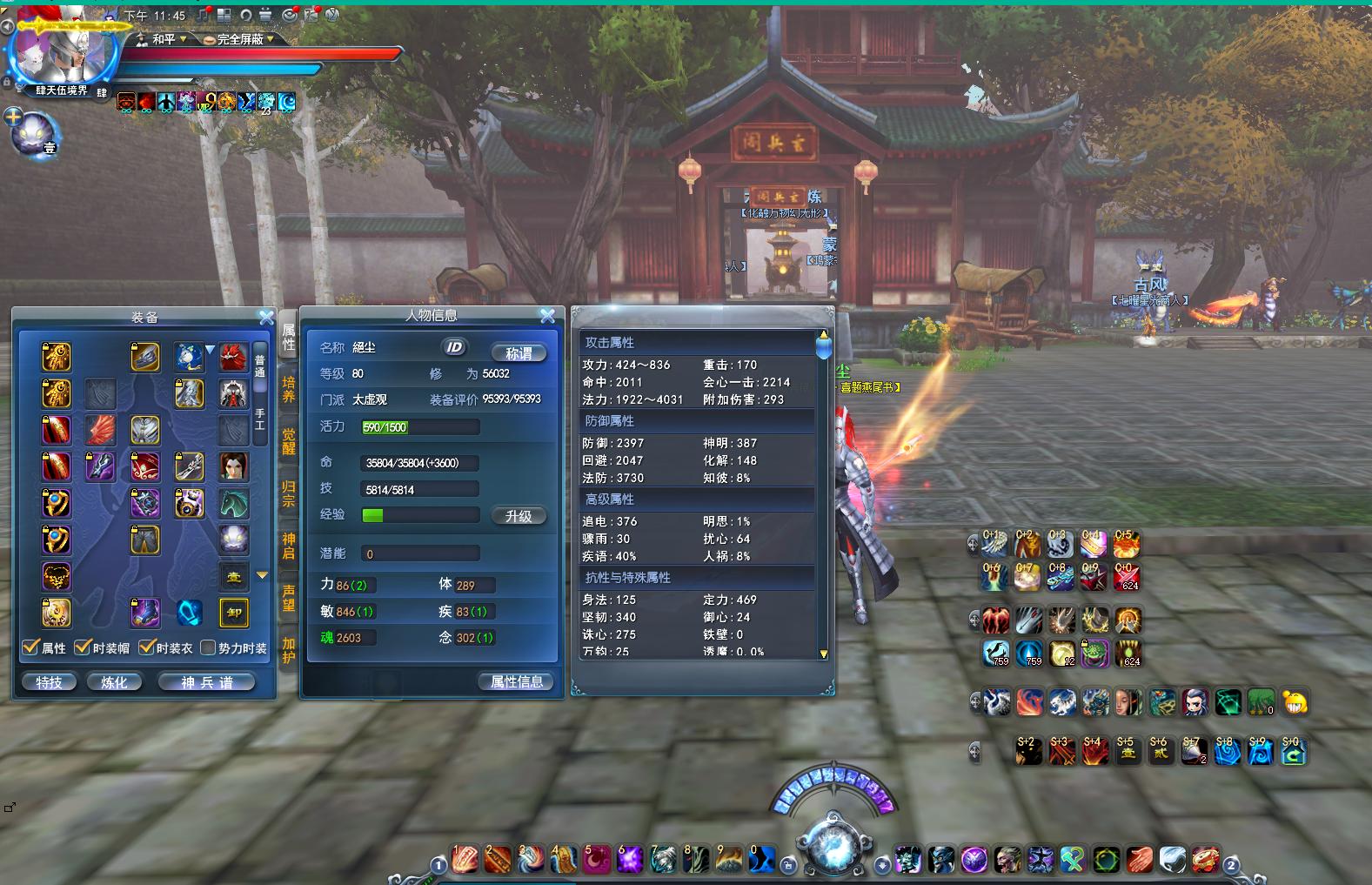1372x885 pixels.
Task: Click the 炼化 refine button
Action: click(115, 682)
